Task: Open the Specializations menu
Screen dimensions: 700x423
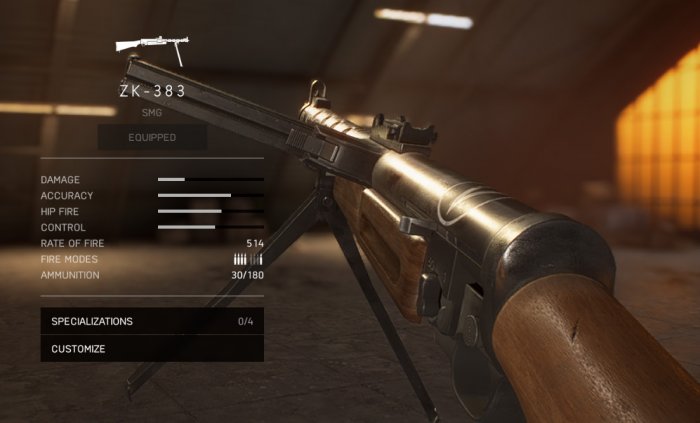Action: [151, 321]
